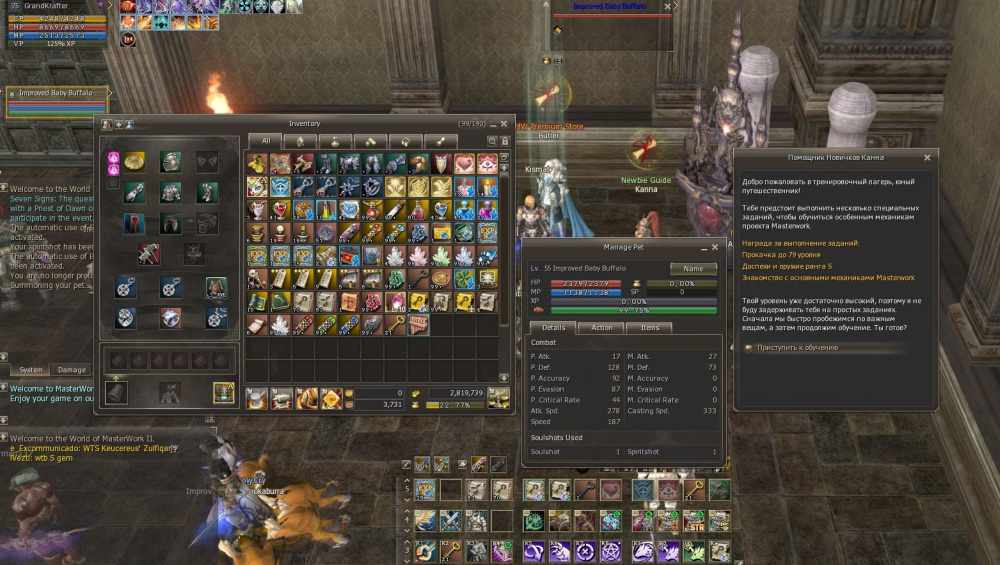Screen dimensions: 1000x565
Task: Show the pet Details tab
Action: (x=553, y=327)
